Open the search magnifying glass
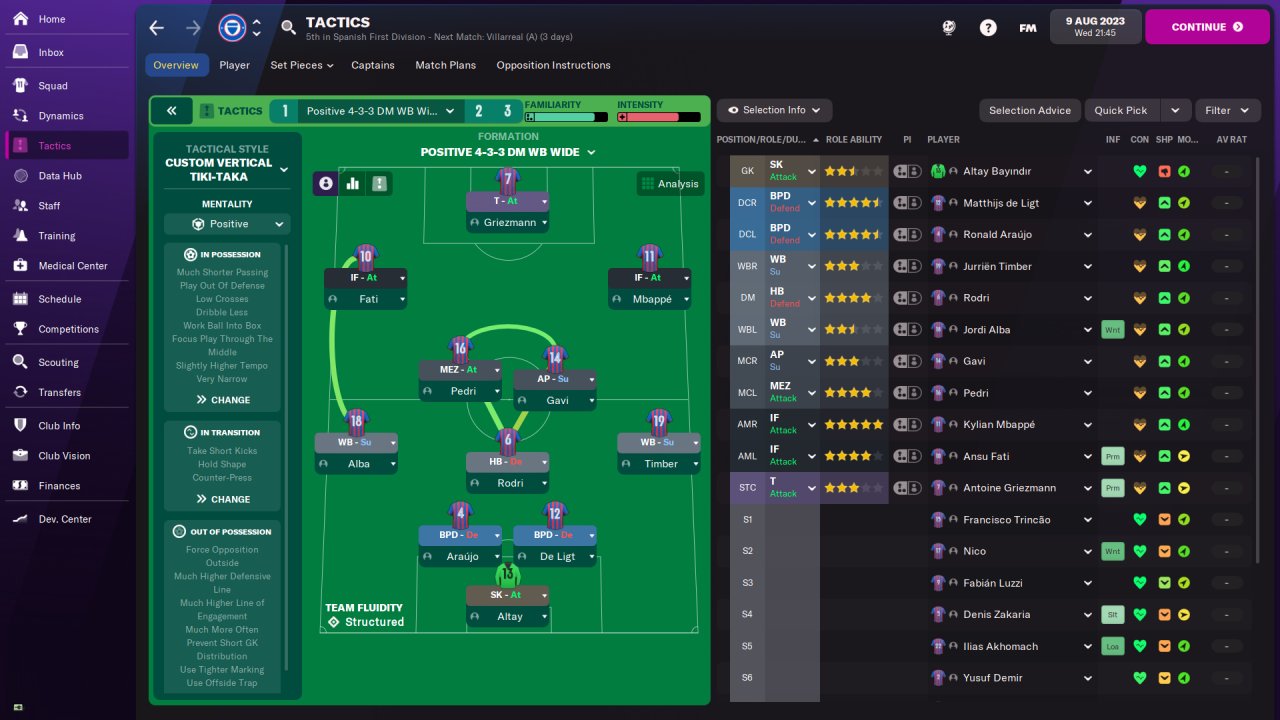1280x720 pixels. point(289,28)
